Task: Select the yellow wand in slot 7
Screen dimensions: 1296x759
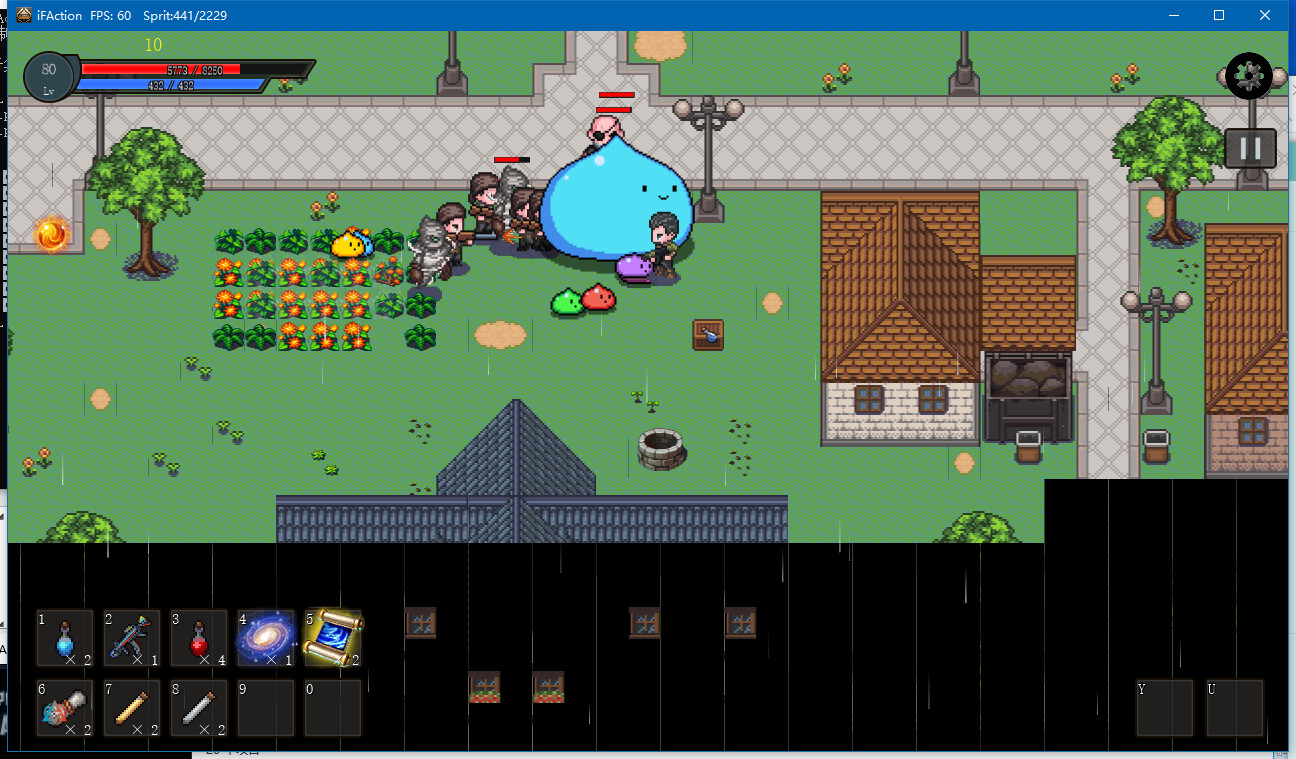Action: [x=131, y=707]
